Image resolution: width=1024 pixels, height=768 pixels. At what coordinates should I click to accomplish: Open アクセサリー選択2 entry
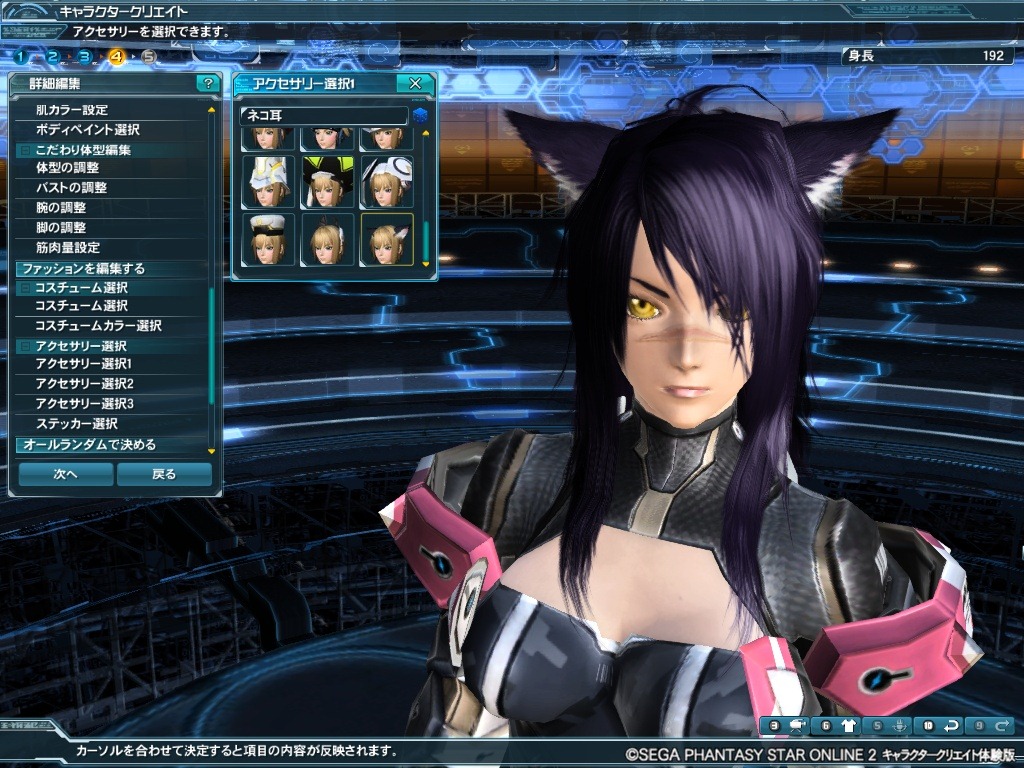point(84,383)
